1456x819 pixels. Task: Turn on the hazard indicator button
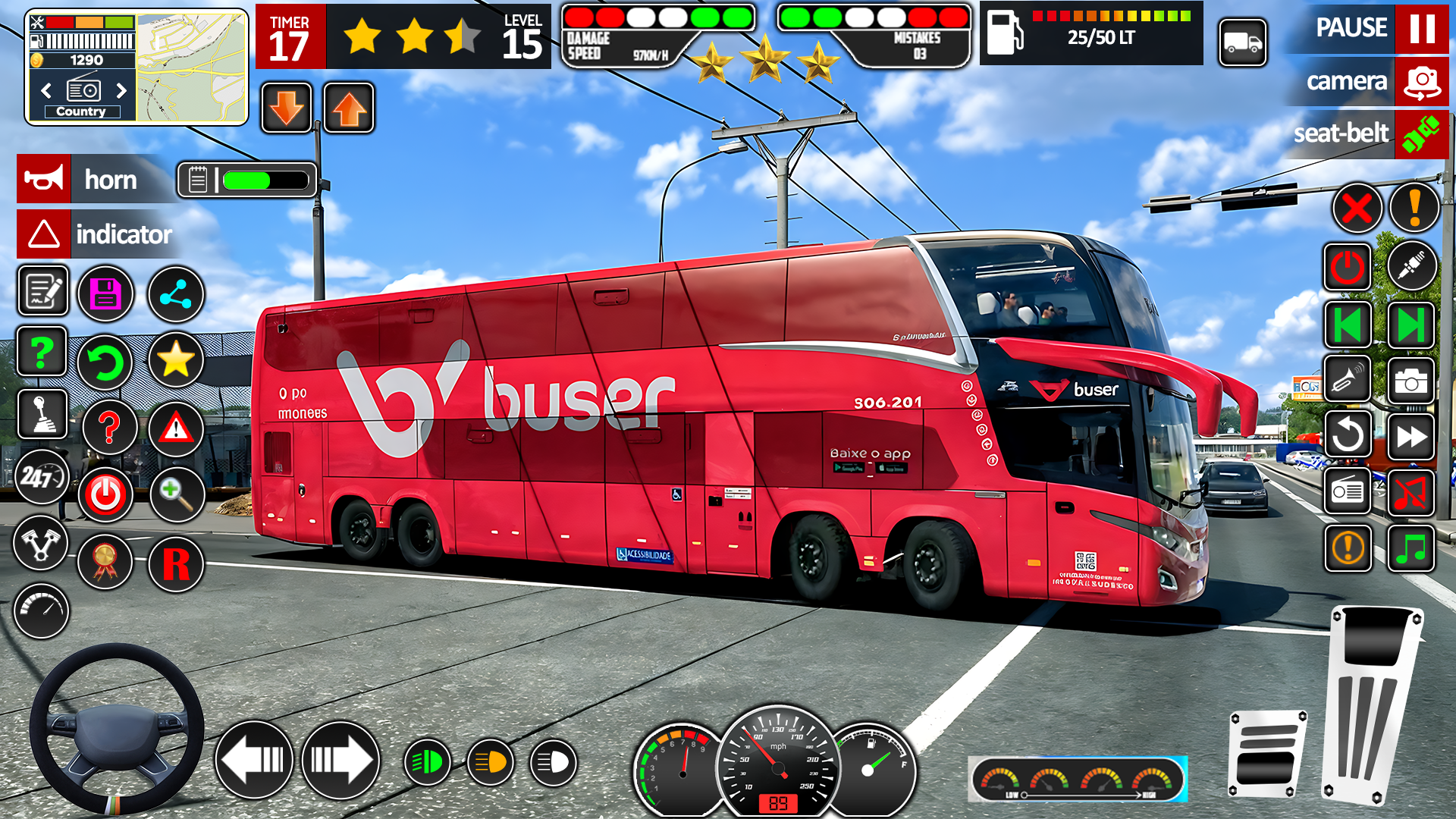(44, 234)
